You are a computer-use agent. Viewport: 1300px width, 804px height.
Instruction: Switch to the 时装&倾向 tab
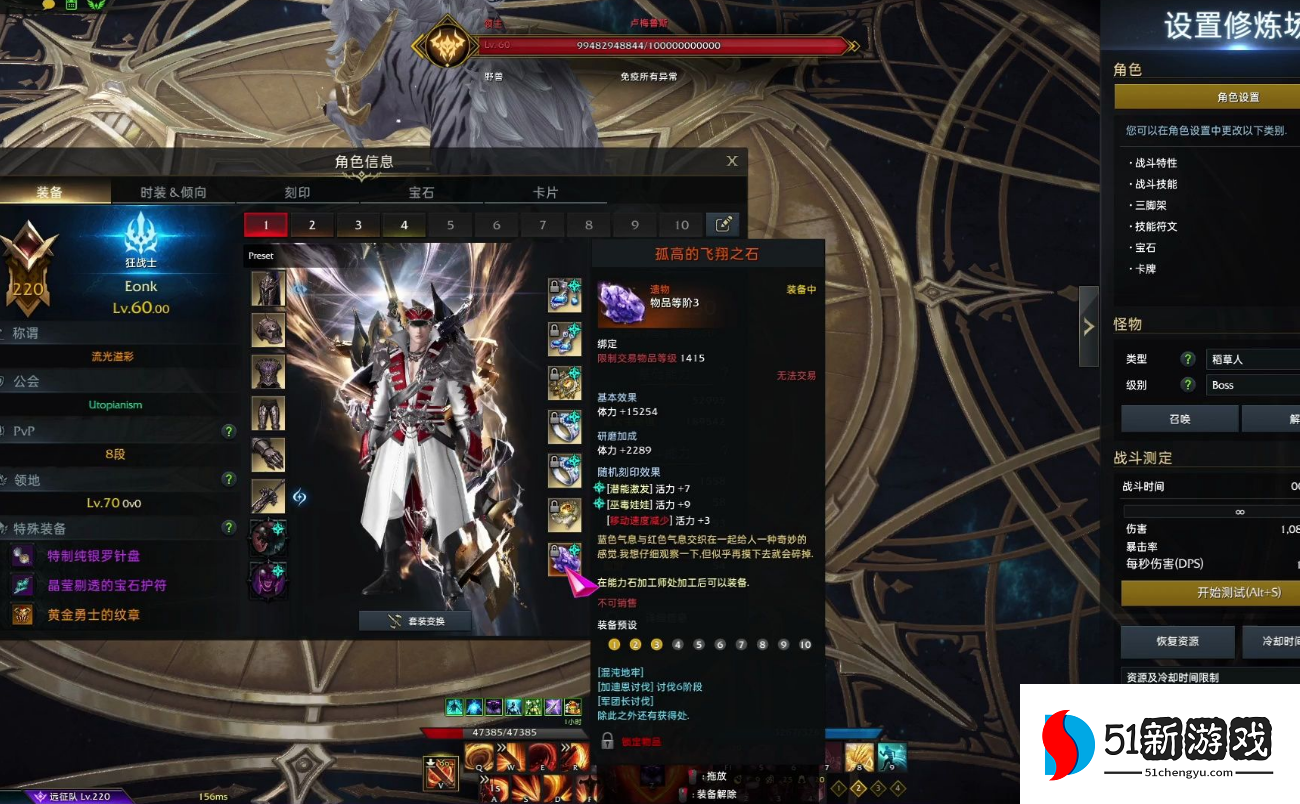173,192
